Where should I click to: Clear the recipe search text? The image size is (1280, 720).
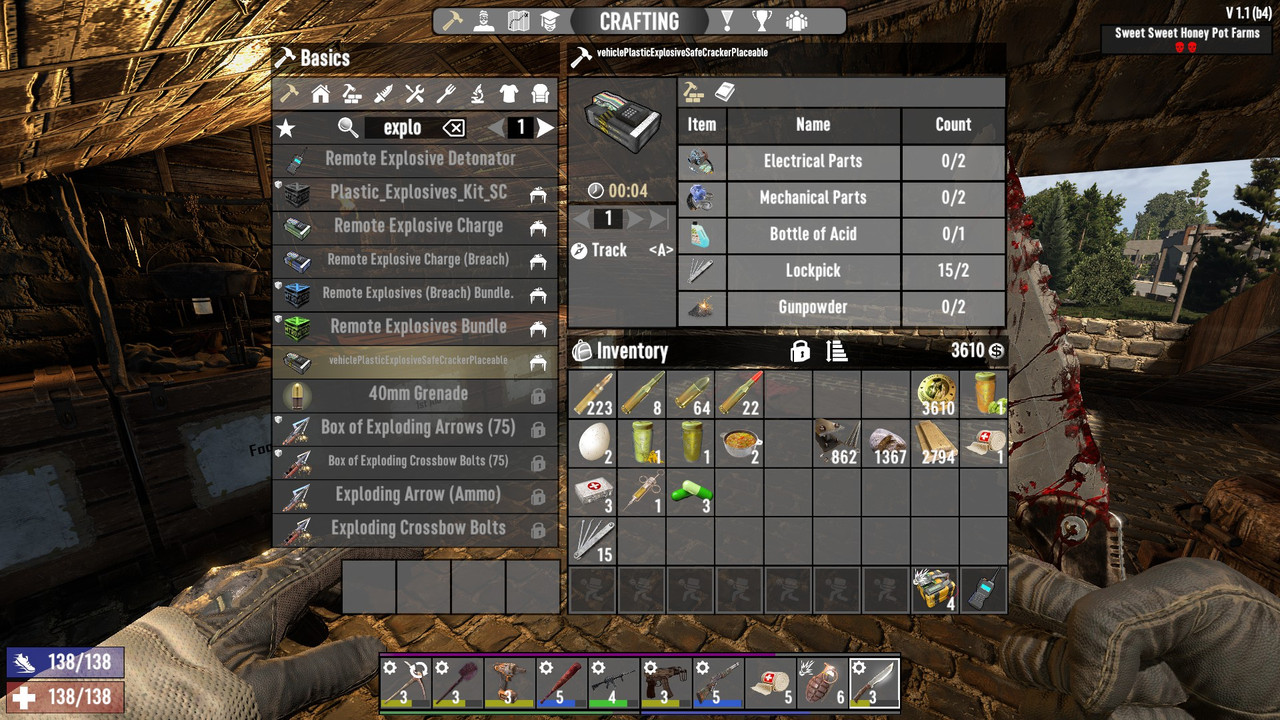coord(454,128)
